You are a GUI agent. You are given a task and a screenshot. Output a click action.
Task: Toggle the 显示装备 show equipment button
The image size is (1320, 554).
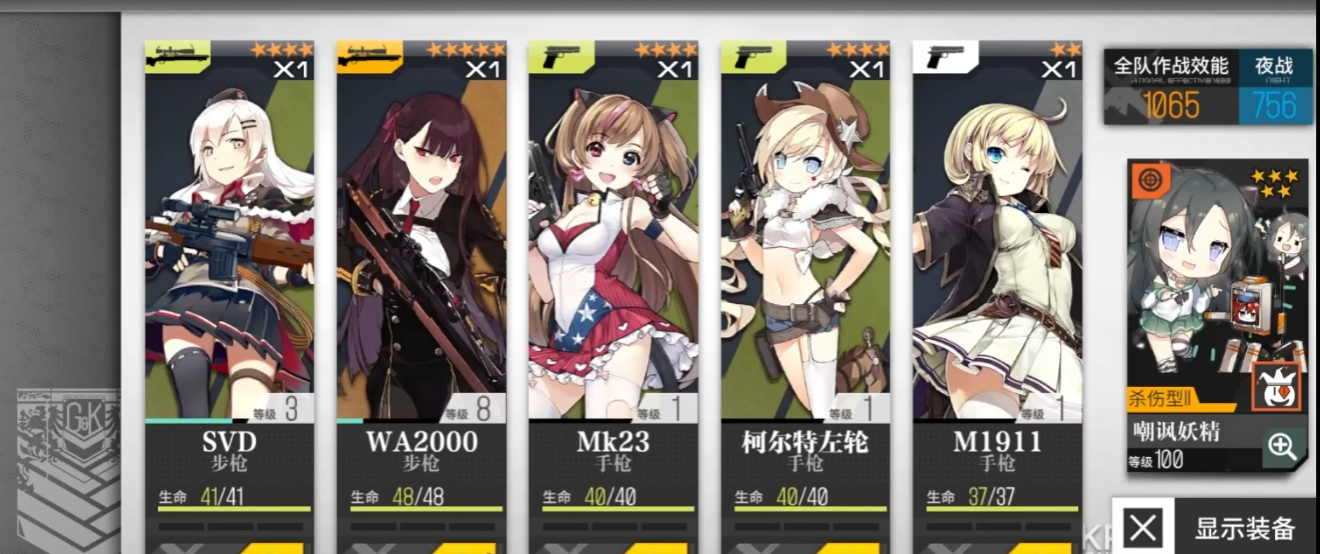pyautogui.click(x=1215, y=527)
